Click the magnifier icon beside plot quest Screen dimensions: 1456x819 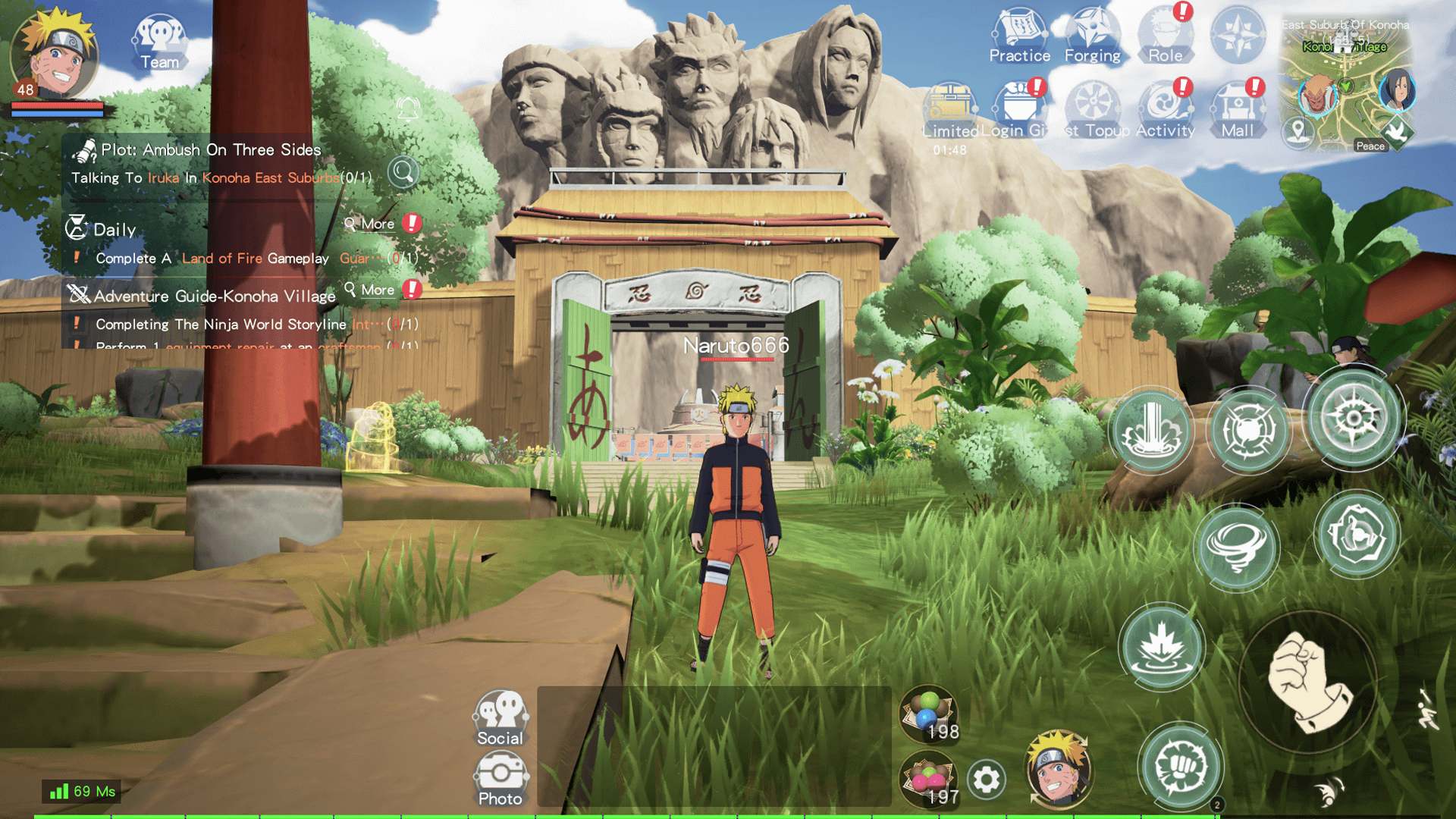tap(403, 172)
